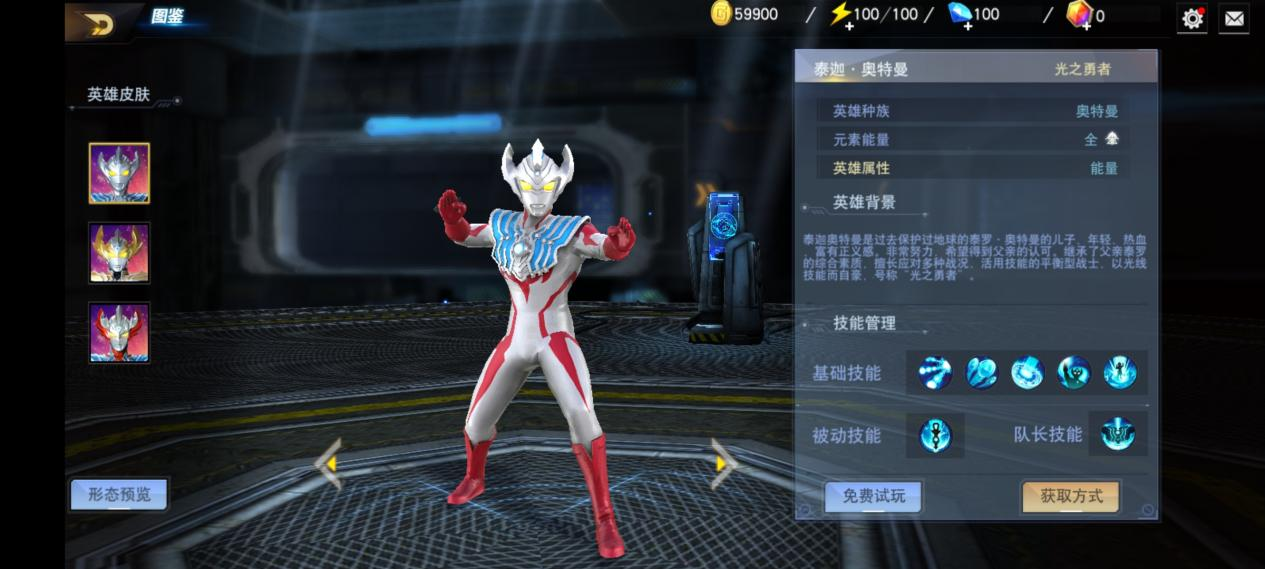
Task: Go back using the top-left arrow button
Action: (x=100, y=23)
